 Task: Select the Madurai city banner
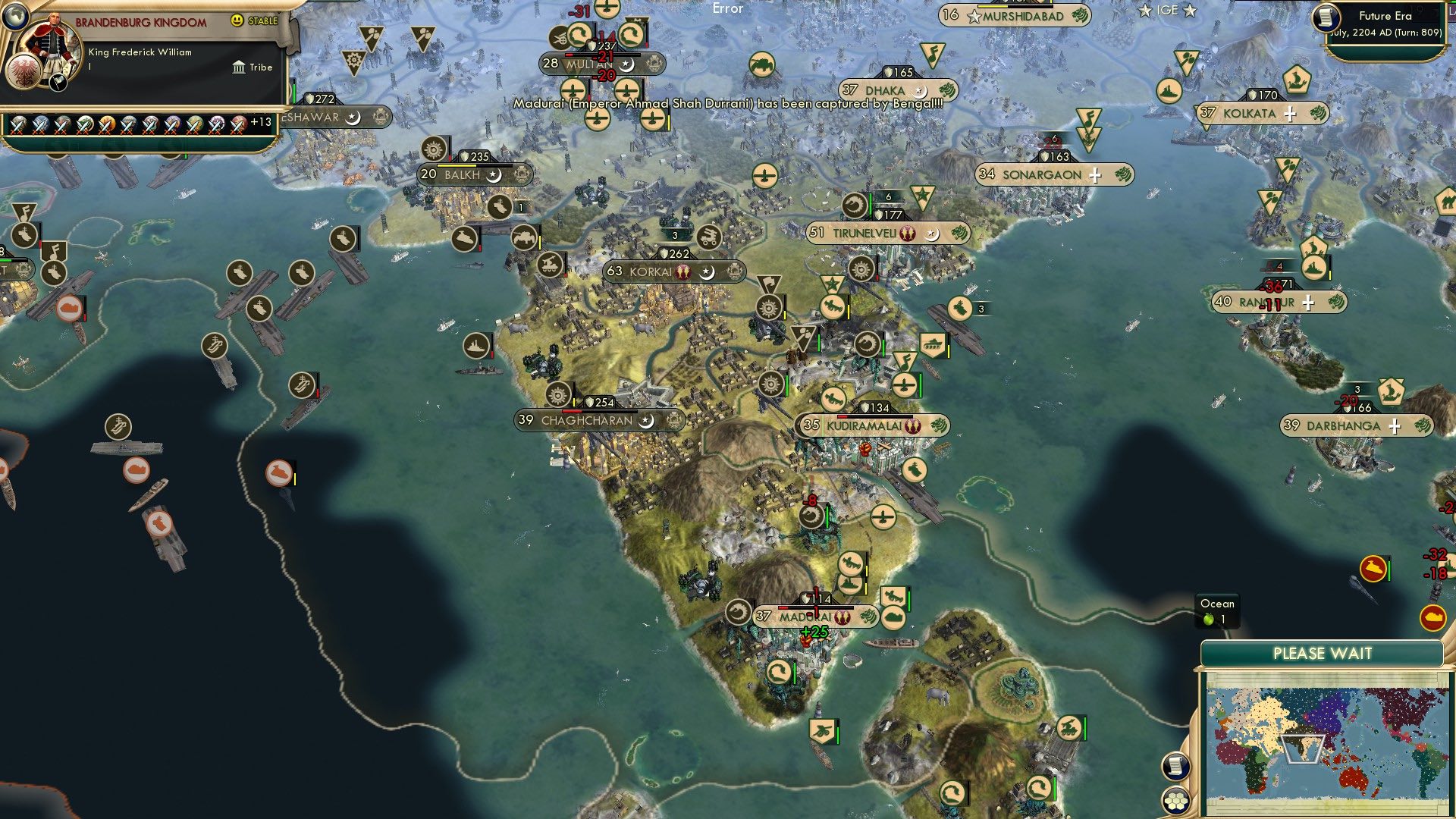pos(808,617)
